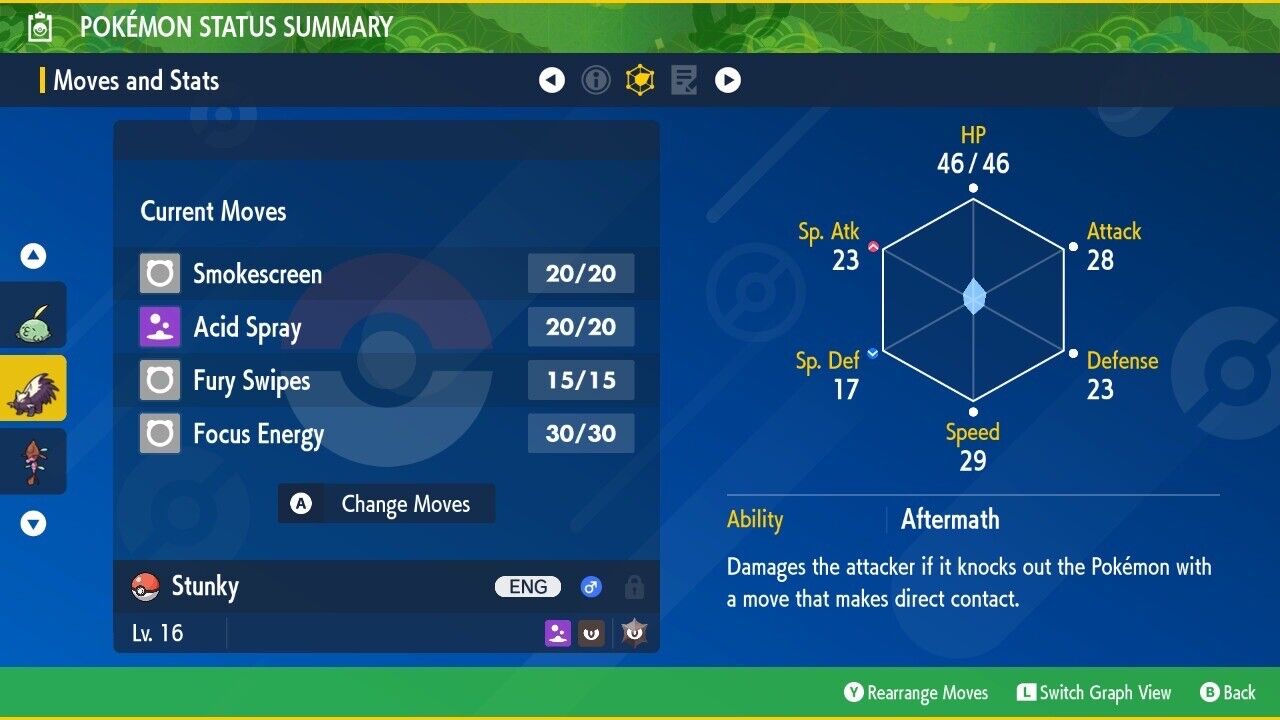Switch Graph View of the stats
This screenshot has height=720, width=1280.
tap(1094, 693)
